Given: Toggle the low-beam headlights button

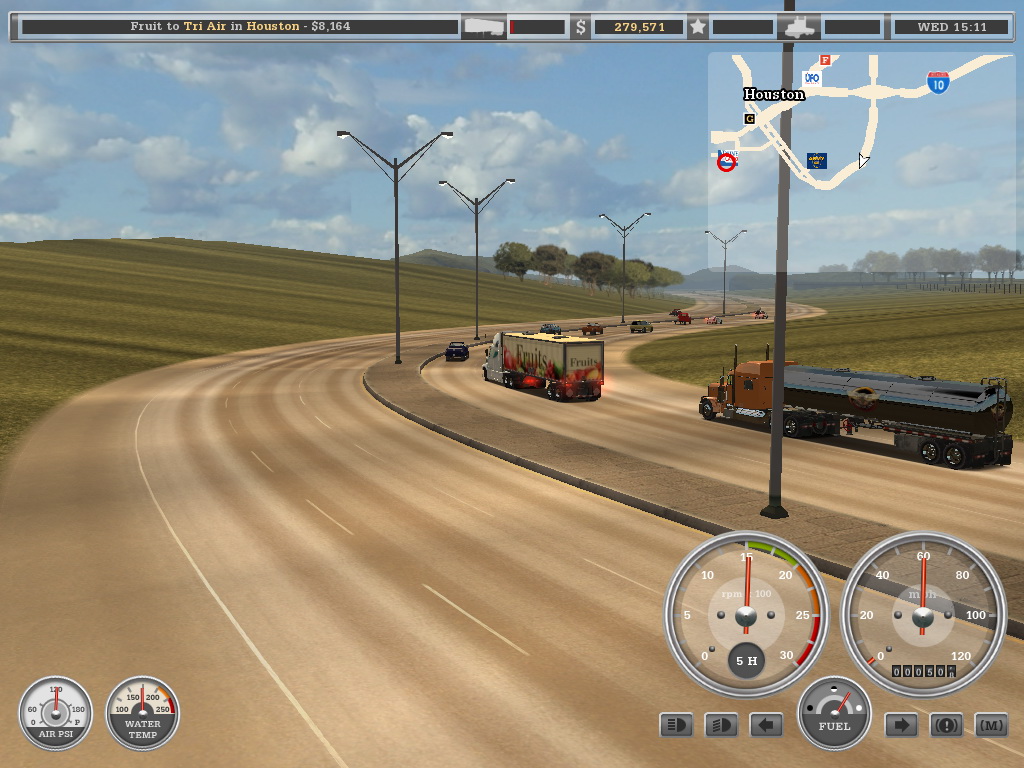Looking at the screenshot, I should click(x=676, y=725).
